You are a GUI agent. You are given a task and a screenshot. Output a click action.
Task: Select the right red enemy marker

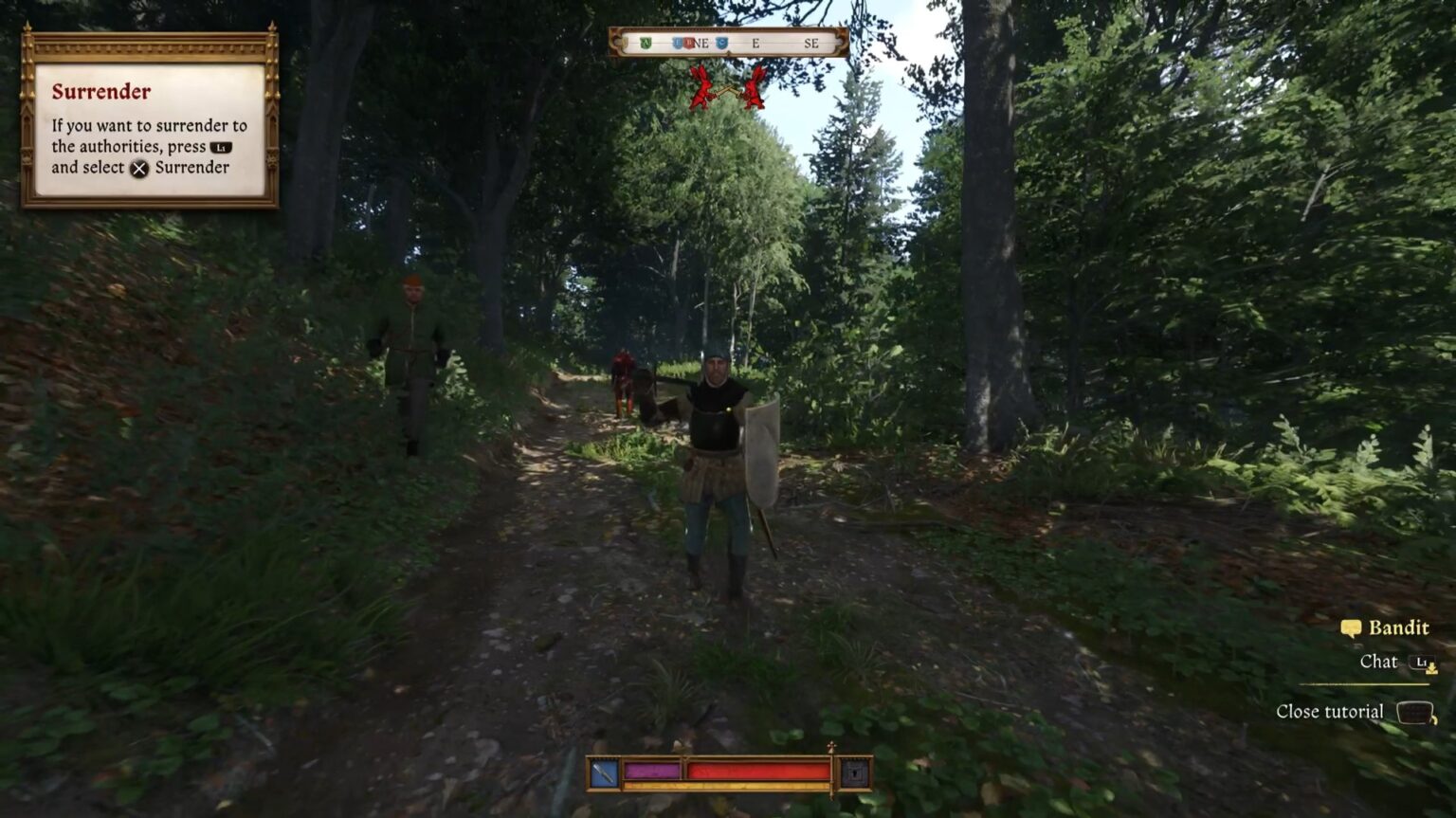coord(754,85)
